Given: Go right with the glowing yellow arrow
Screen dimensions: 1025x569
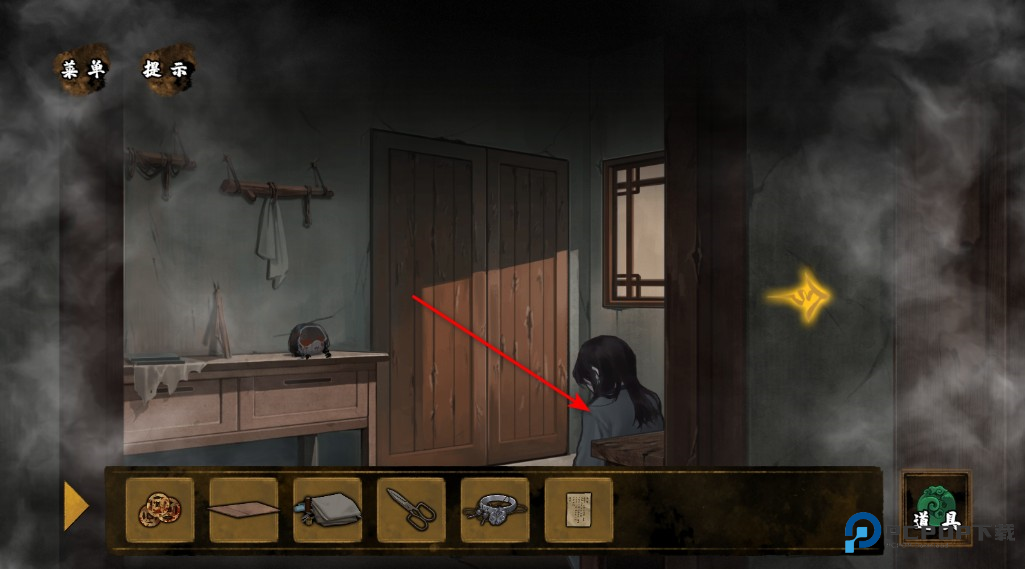Looking at the screenshot, I should click(801, 296).
